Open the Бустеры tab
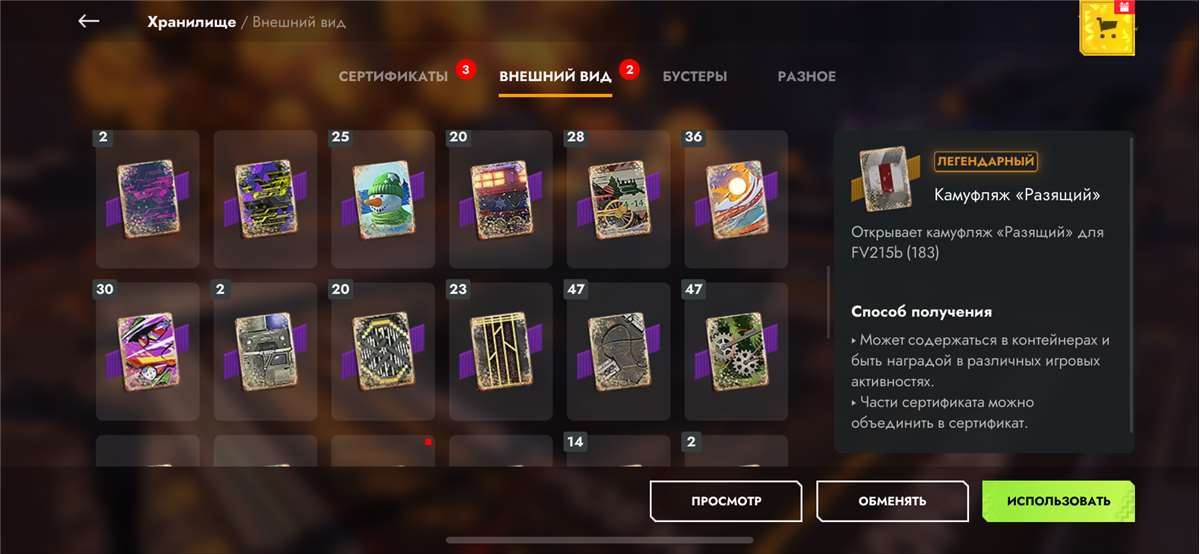The image size is (1200, 554). click(x=694, y=77)
